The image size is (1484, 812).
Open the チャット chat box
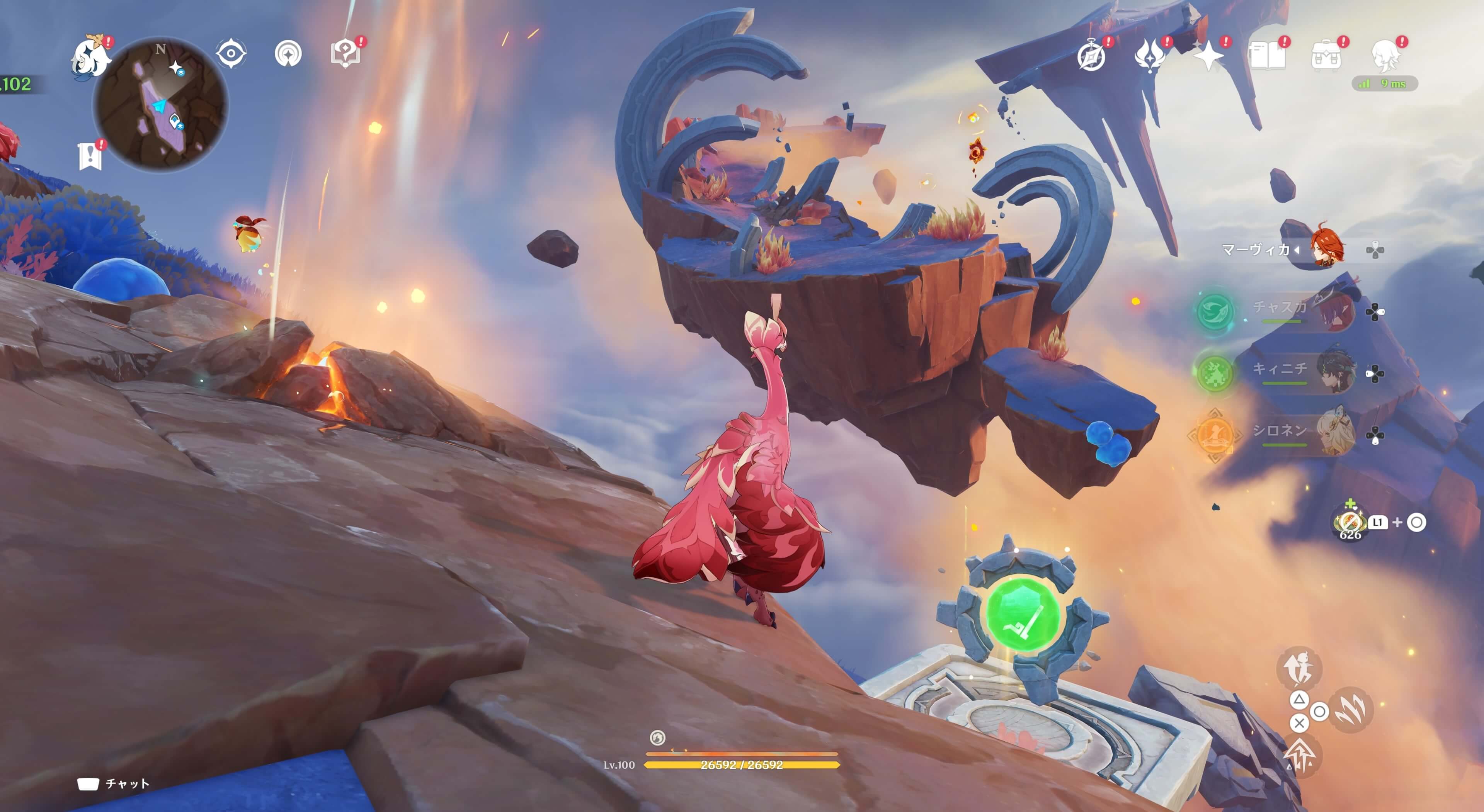[x=114, y=783]
